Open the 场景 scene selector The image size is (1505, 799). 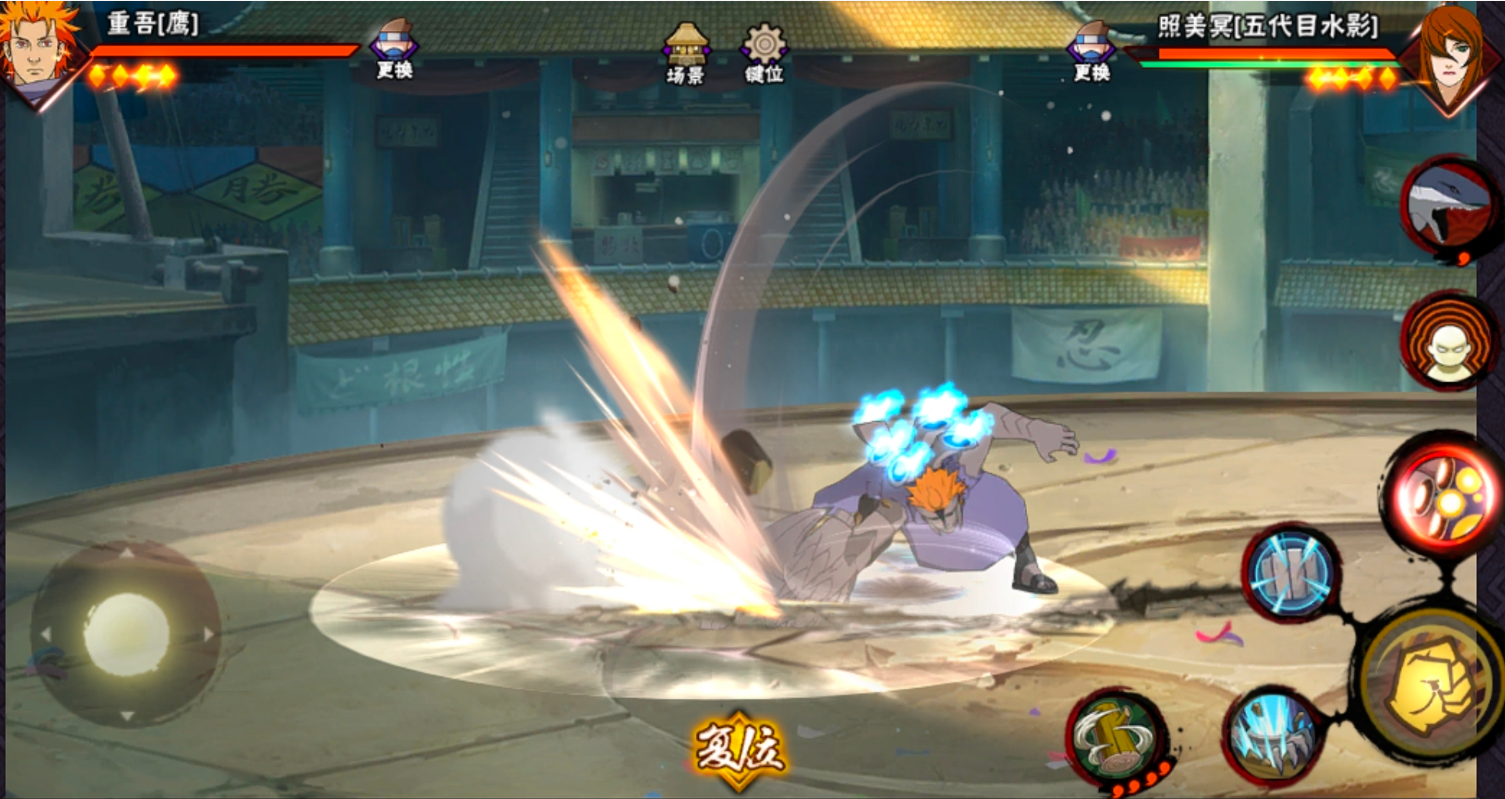pos(686,52)
